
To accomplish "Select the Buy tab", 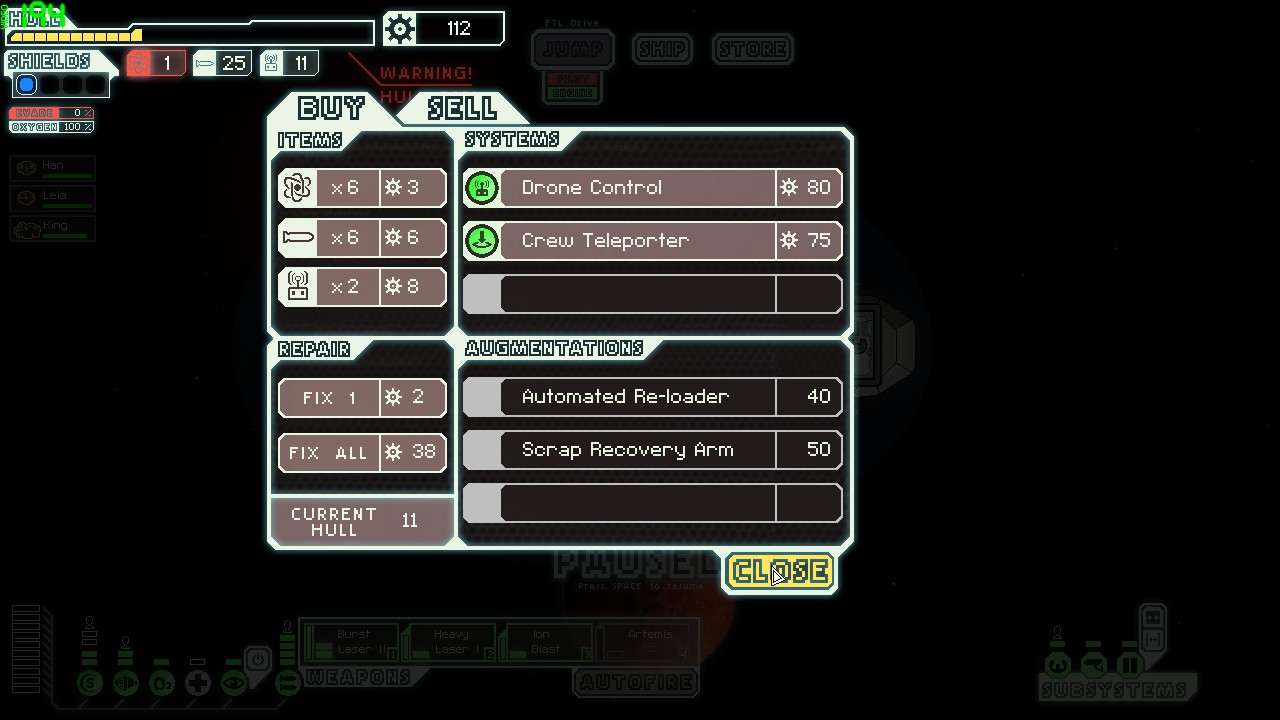I will [x=331, y=107].
